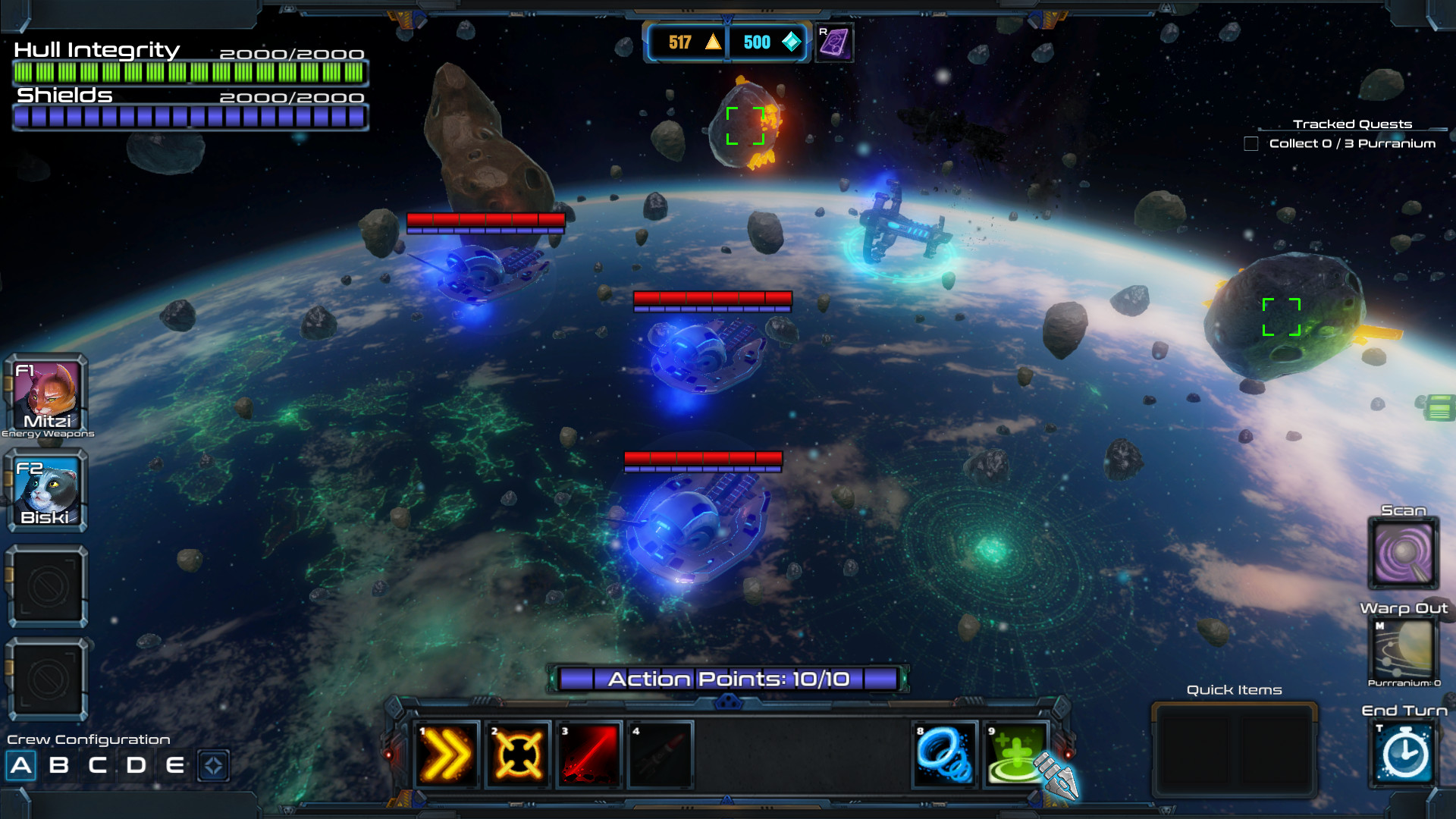Use the green plus repair ability
Screen dimensions: 1456x819
1015,755
